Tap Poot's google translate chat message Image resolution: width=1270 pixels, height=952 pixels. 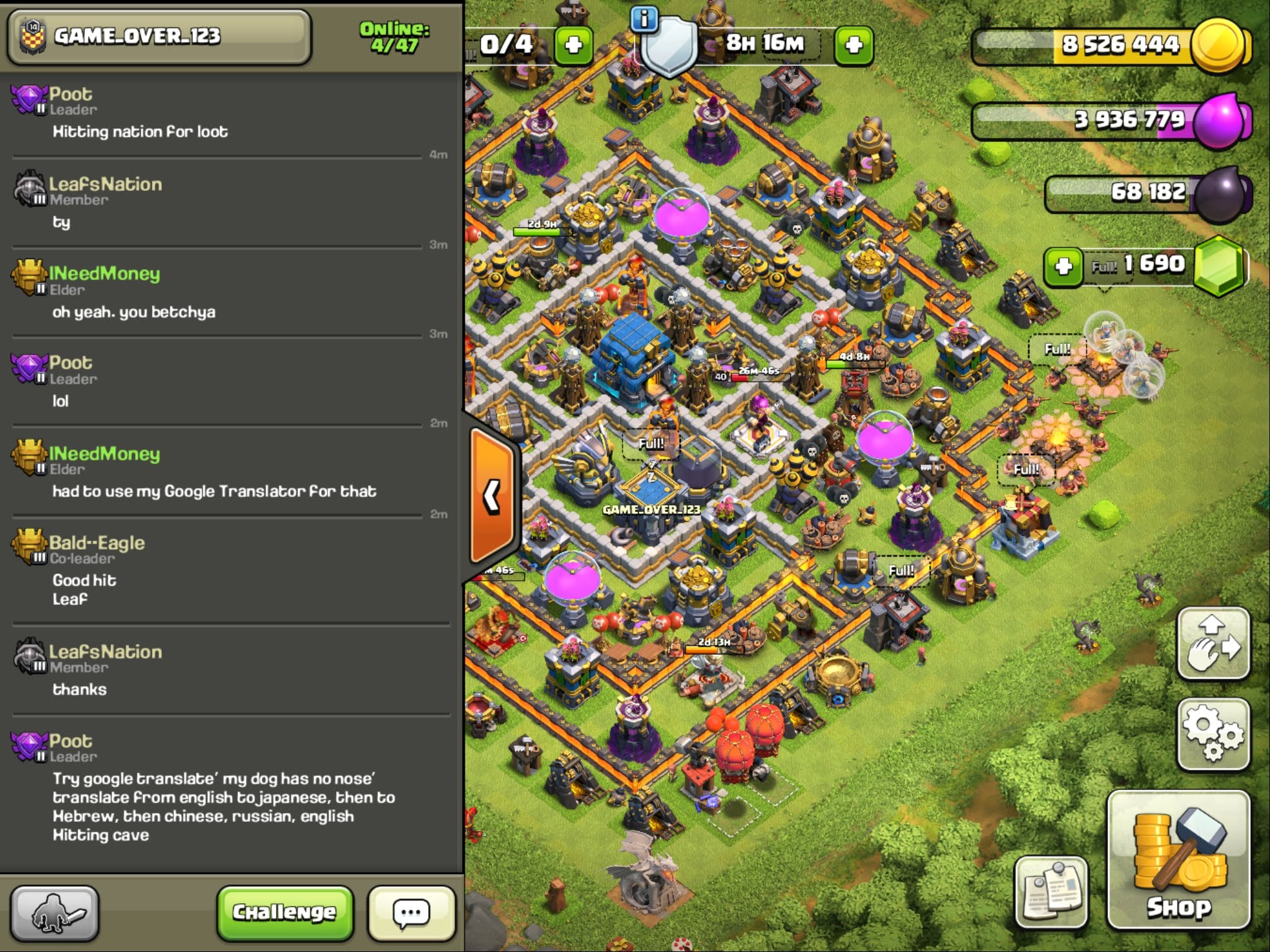(x=223, y=806)
